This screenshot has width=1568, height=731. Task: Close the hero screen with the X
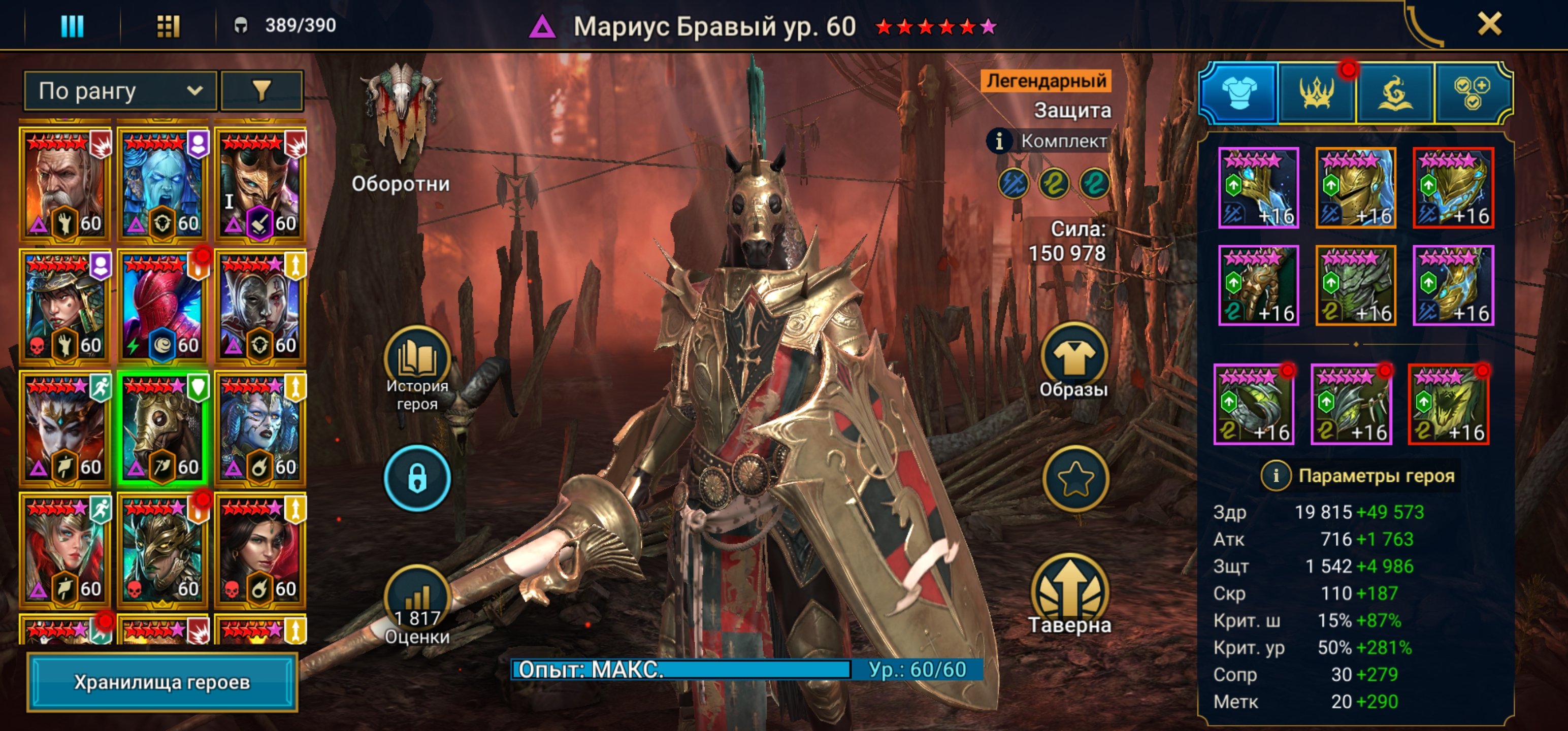click(x=1489, y=24)
